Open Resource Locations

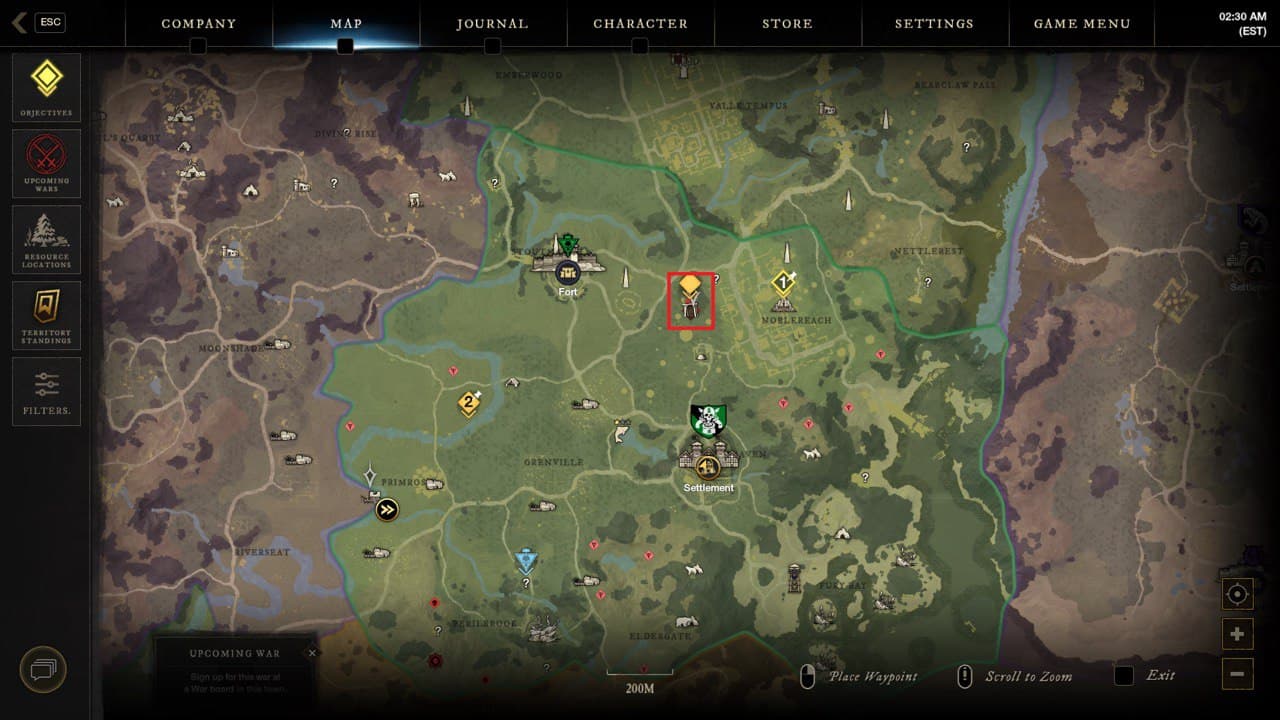point(46,239)
